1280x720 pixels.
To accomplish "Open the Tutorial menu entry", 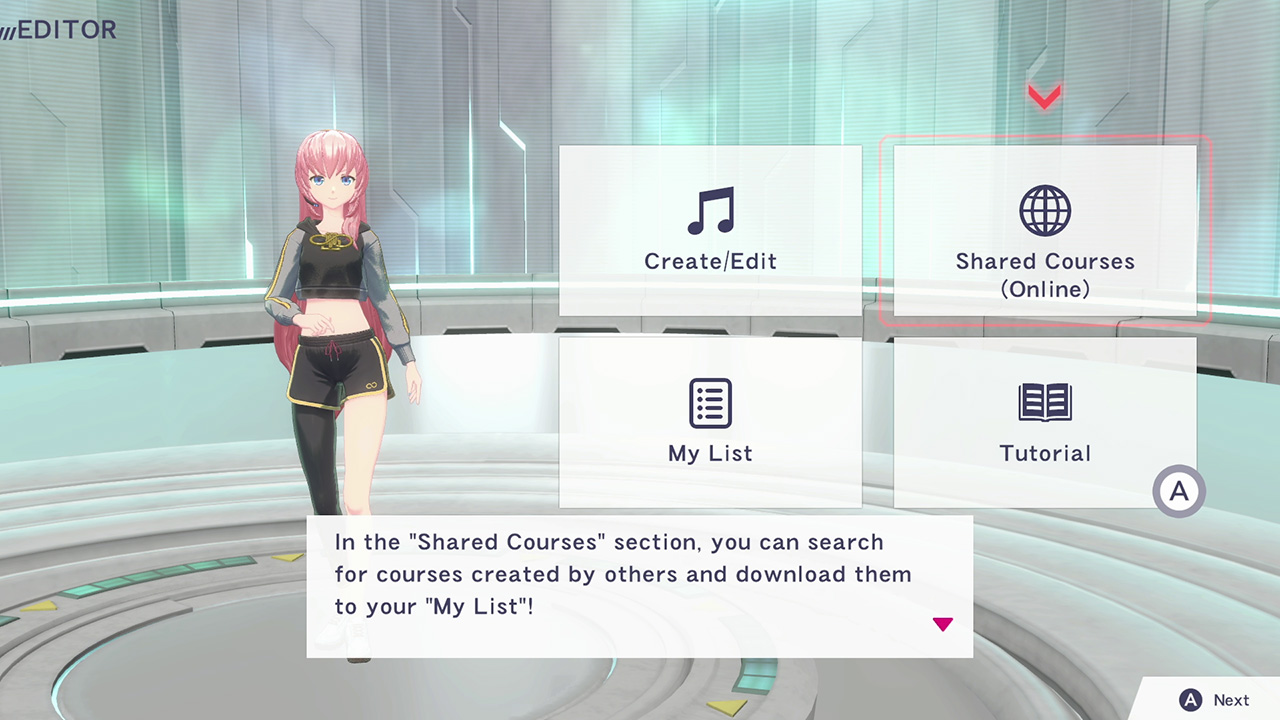I will click(x=1045, y=422).
